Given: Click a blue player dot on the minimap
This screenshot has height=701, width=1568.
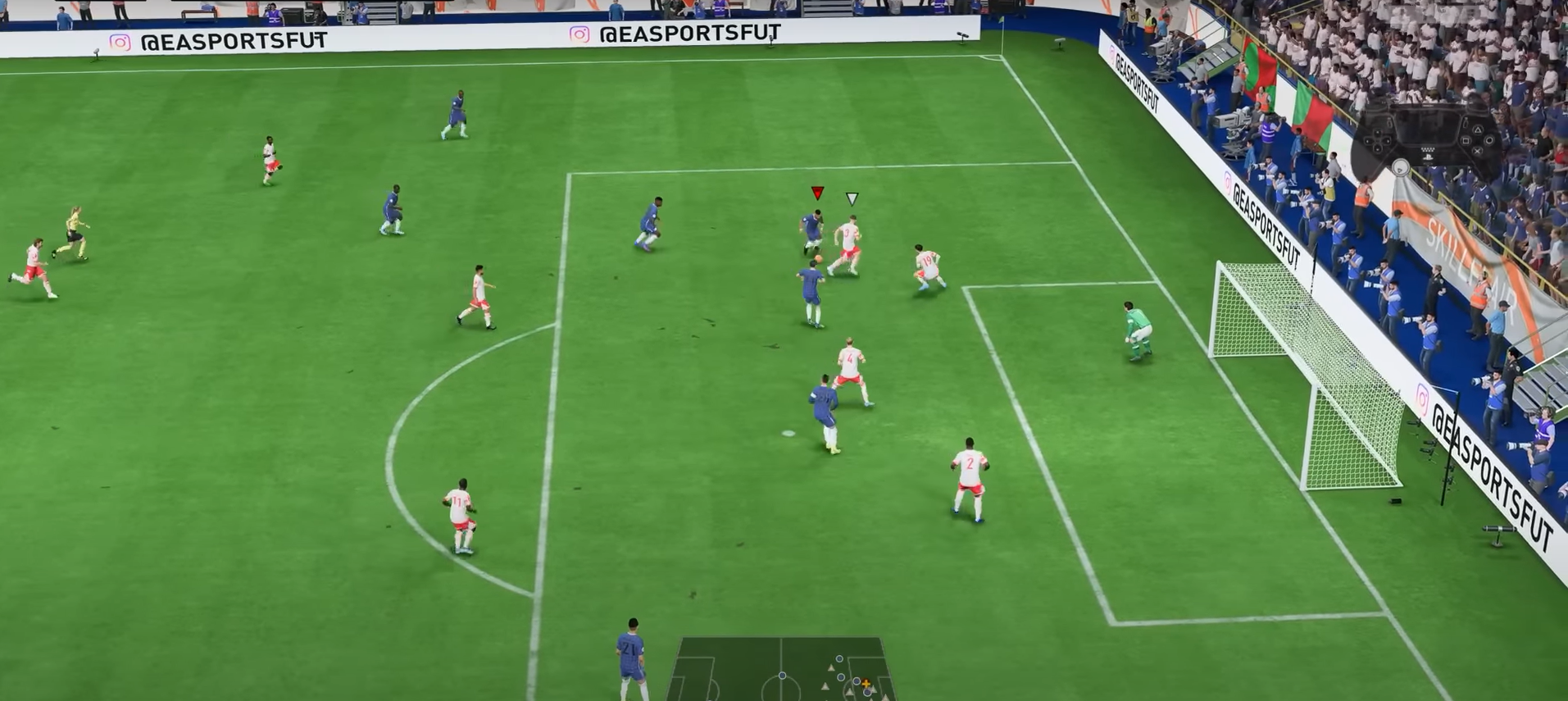Looking at the screenshot, I should coord(840,658).
